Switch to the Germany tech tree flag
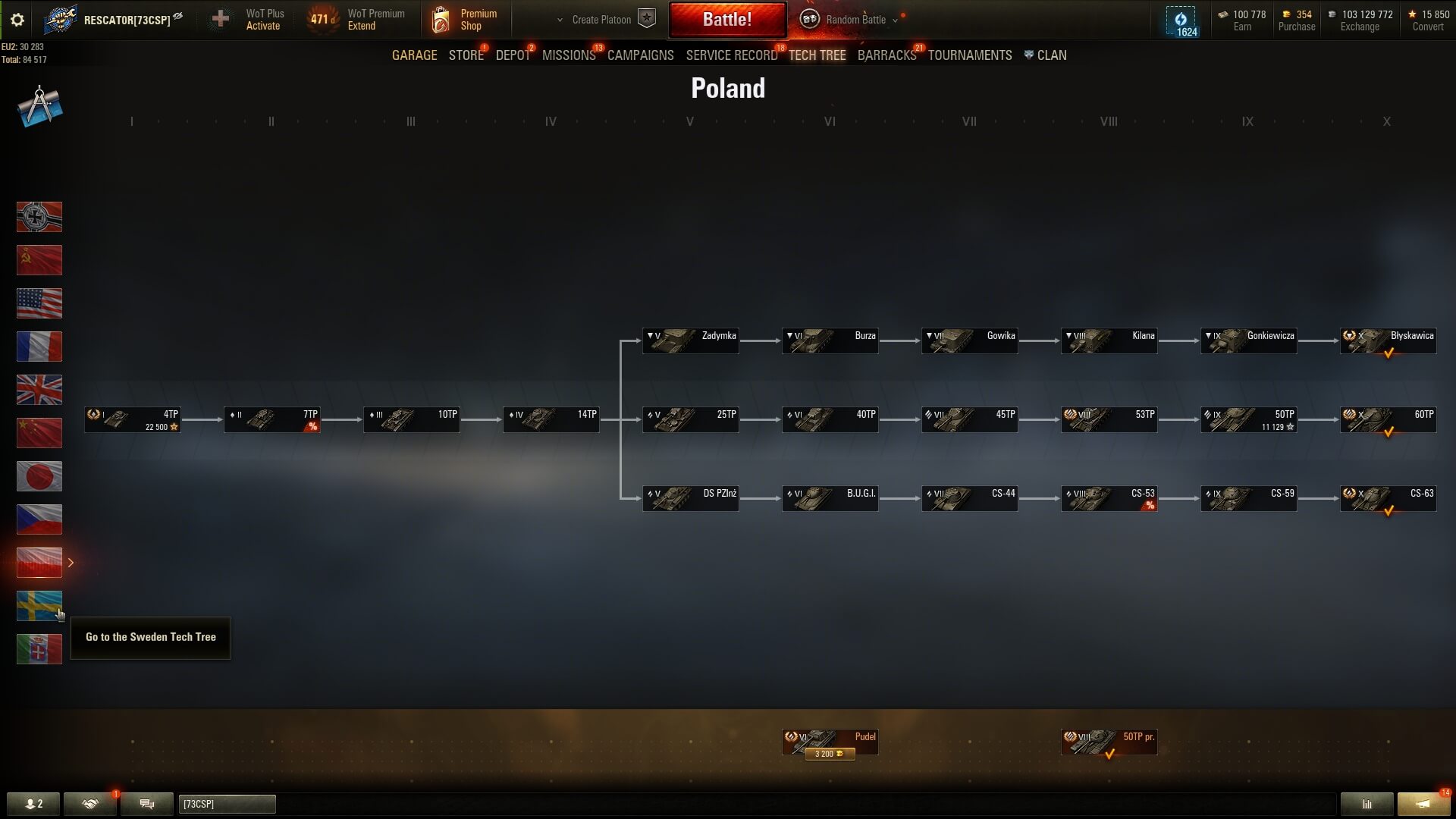 [x=39, y=217]
